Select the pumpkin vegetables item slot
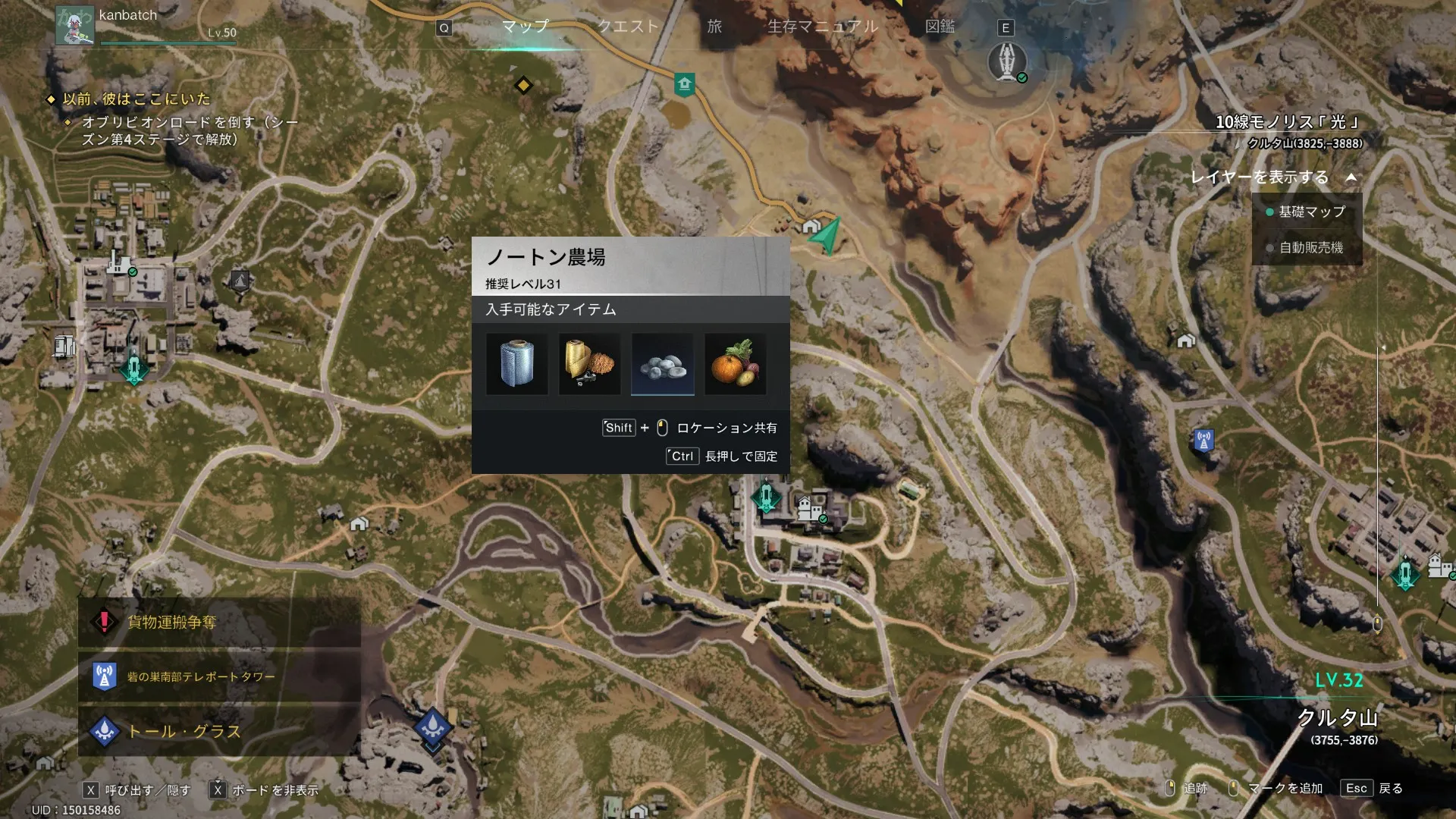Image resolution: width=1456 pixels, height=819 pixels. (735, 364)
